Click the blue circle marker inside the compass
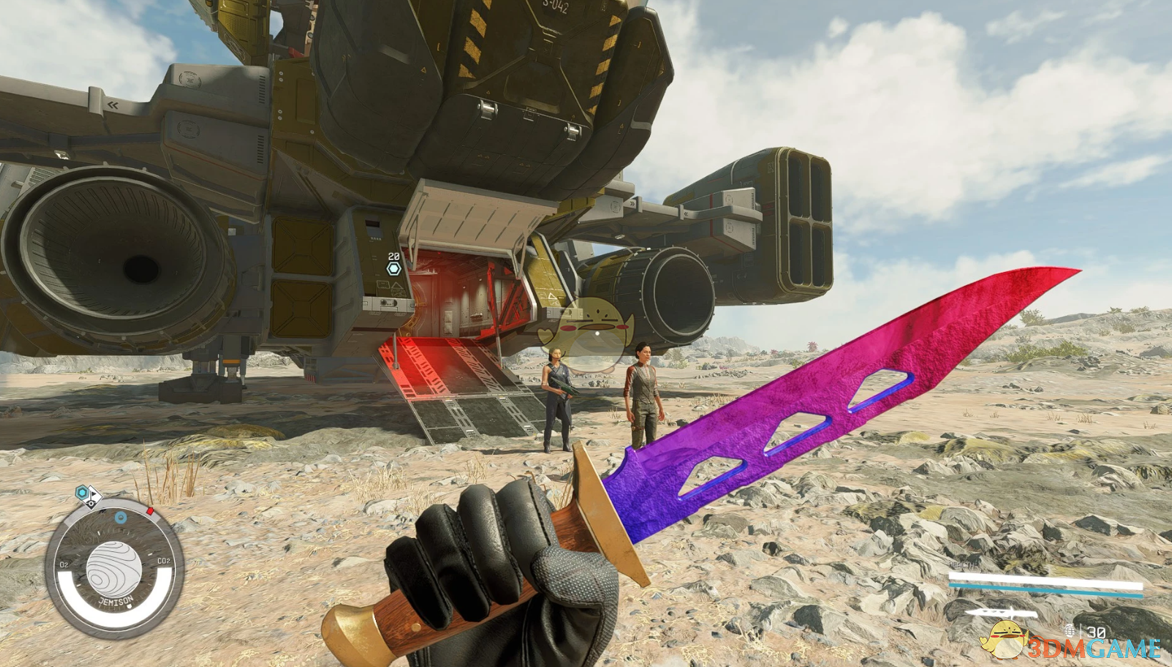Viewport: 1172px width, 667px height. coord(120,518)
